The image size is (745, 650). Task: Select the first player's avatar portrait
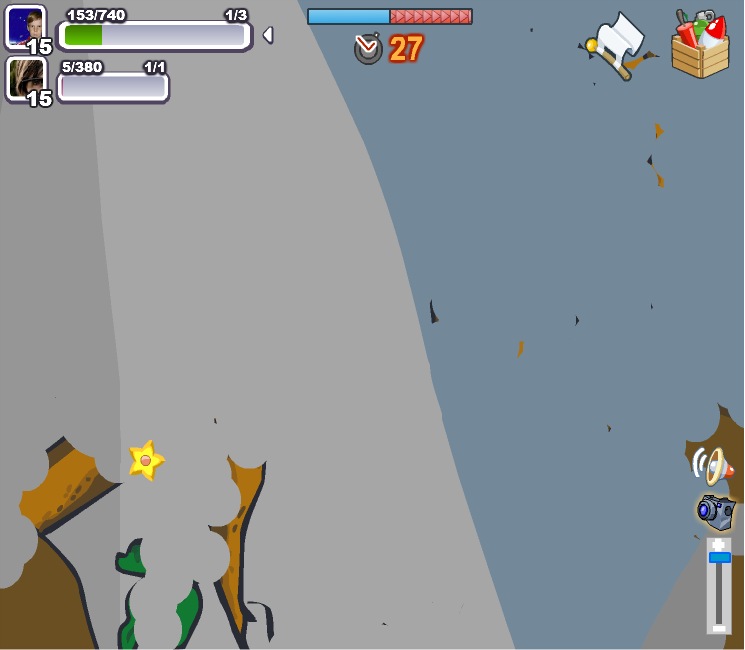coord(25,26)
